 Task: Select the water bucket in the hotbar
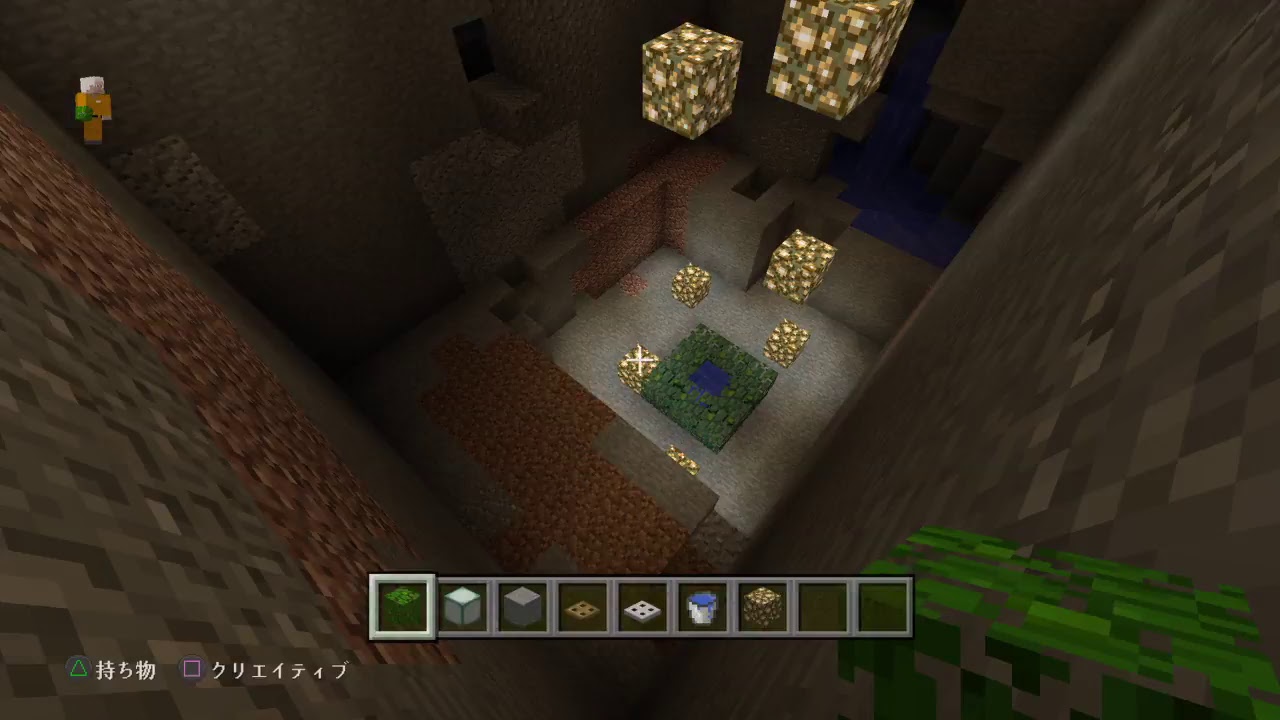pos(701,605)
